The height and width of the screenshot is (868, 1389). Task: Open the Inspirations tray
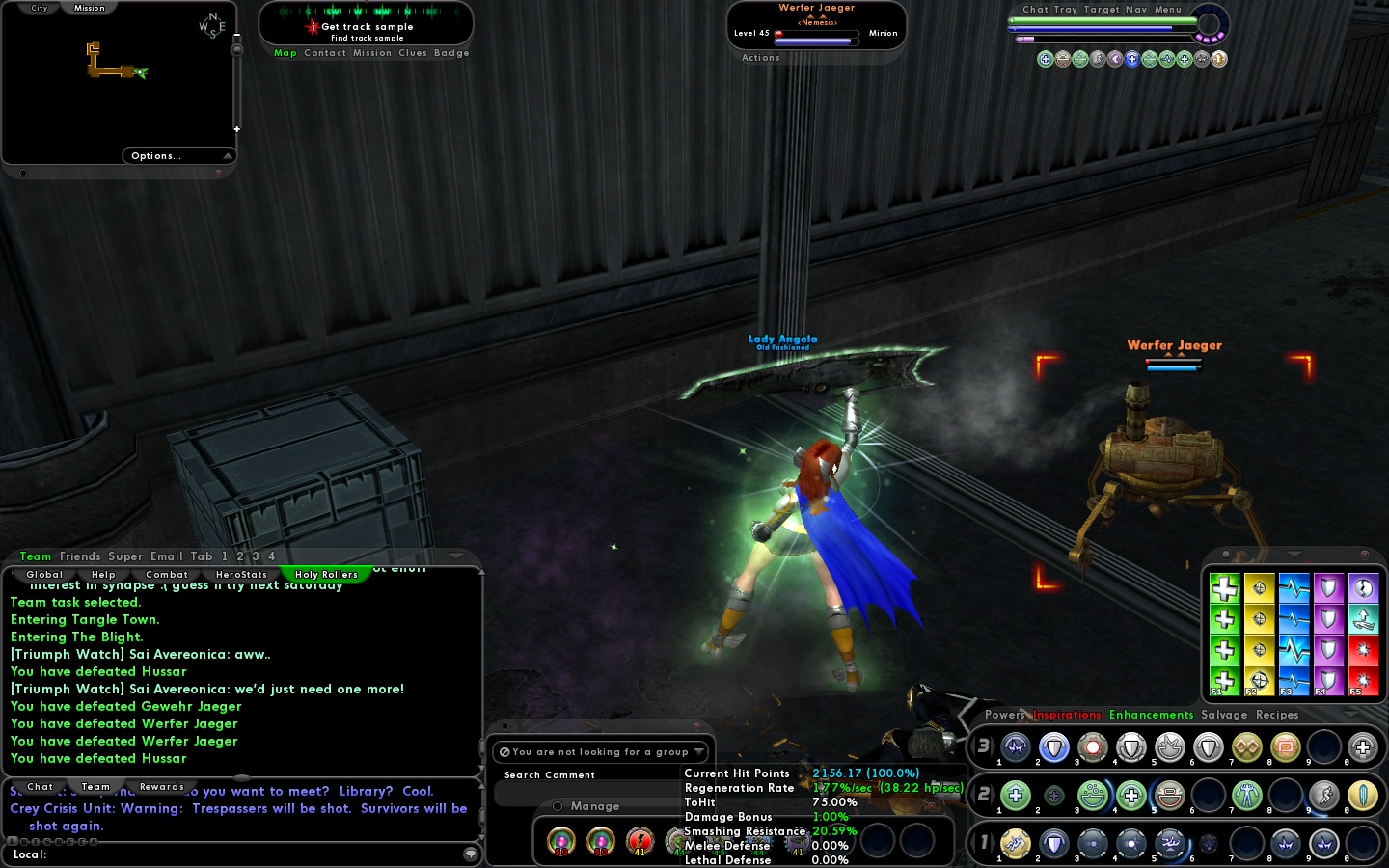tap(1067, 715)
